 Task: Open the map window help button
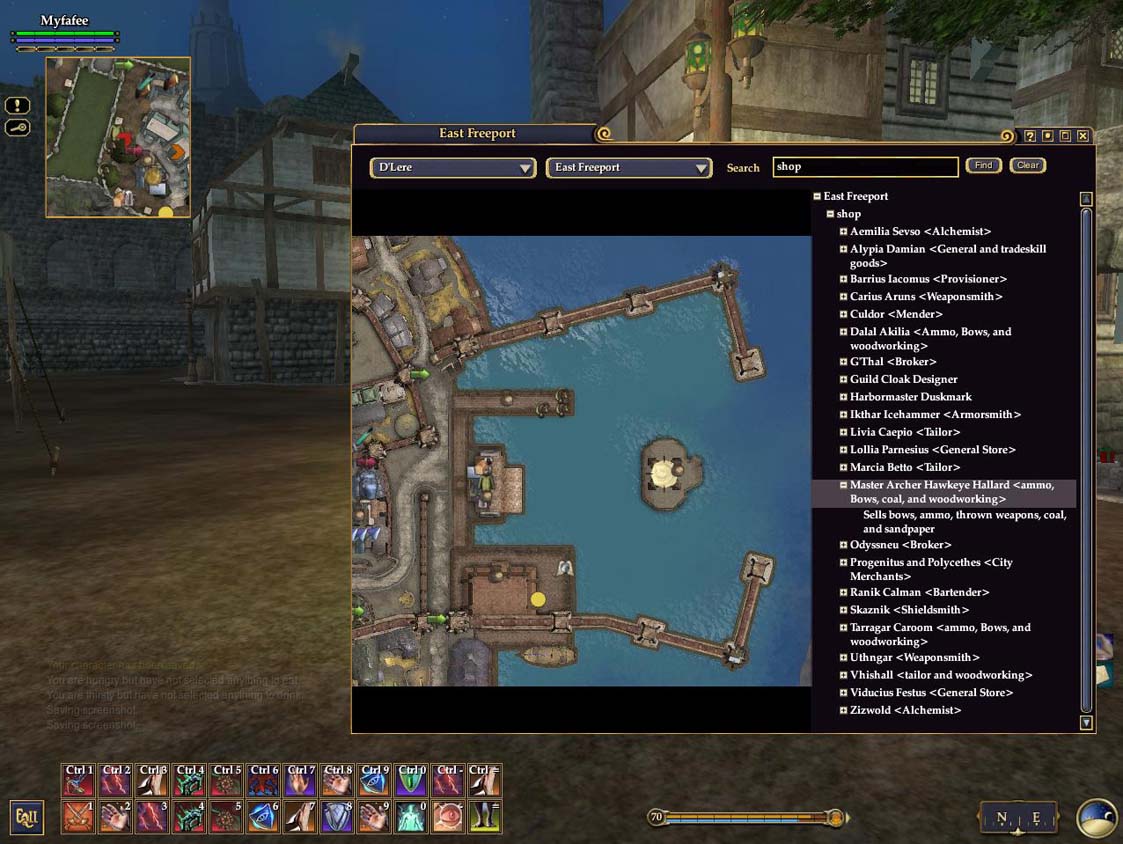tap(1029, 136)
